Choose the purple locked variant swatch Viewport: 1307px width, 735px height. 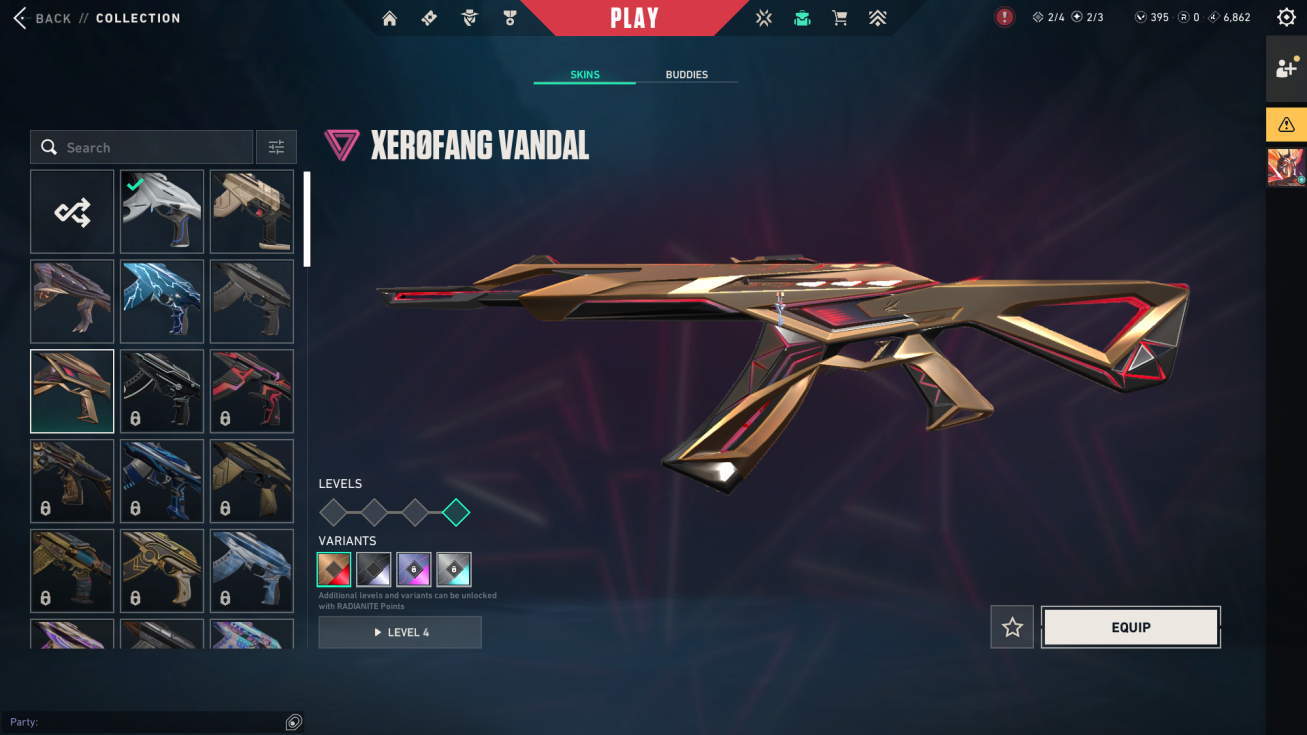click(414, 569)
